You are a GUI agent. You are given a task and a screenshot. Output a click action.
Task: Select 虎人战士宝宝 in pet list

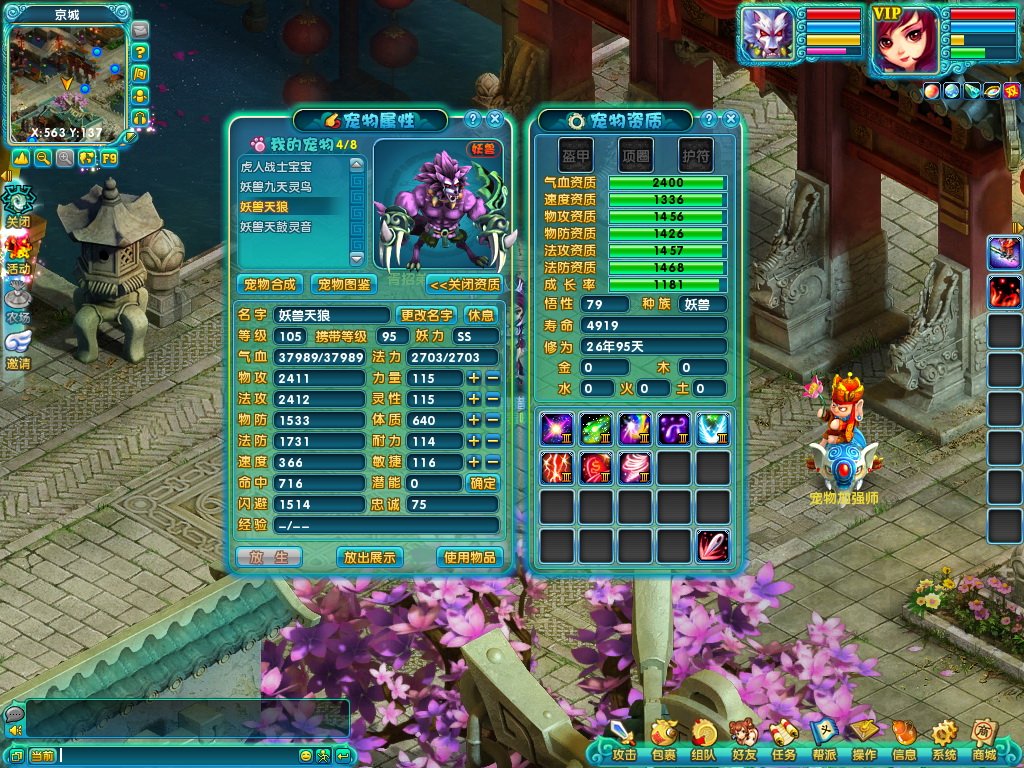[x=276, y=167]
